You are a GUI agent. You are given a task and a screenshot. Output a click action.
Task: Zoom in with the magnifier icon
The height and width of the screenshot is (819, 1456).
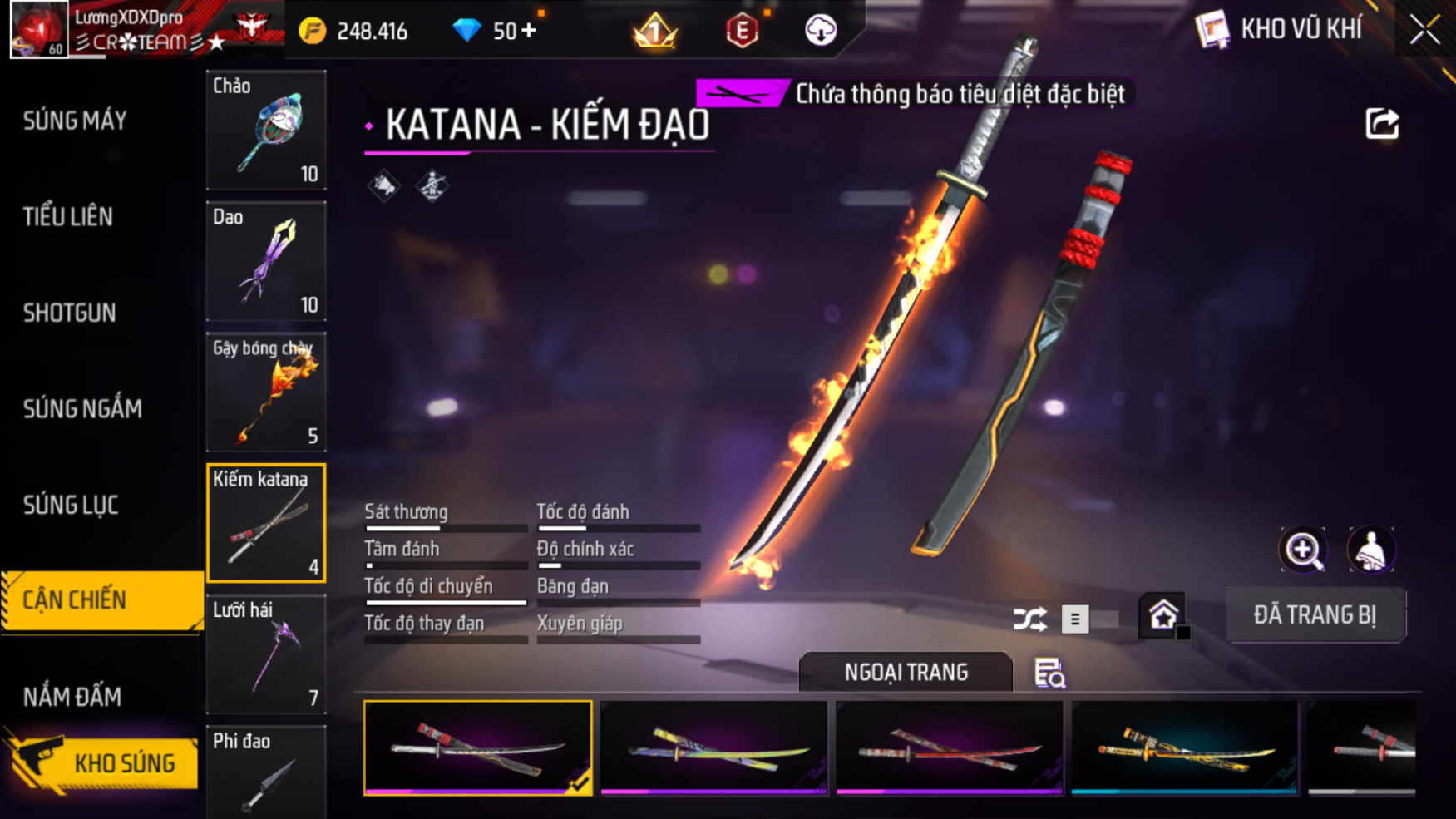click(1303, 550)
